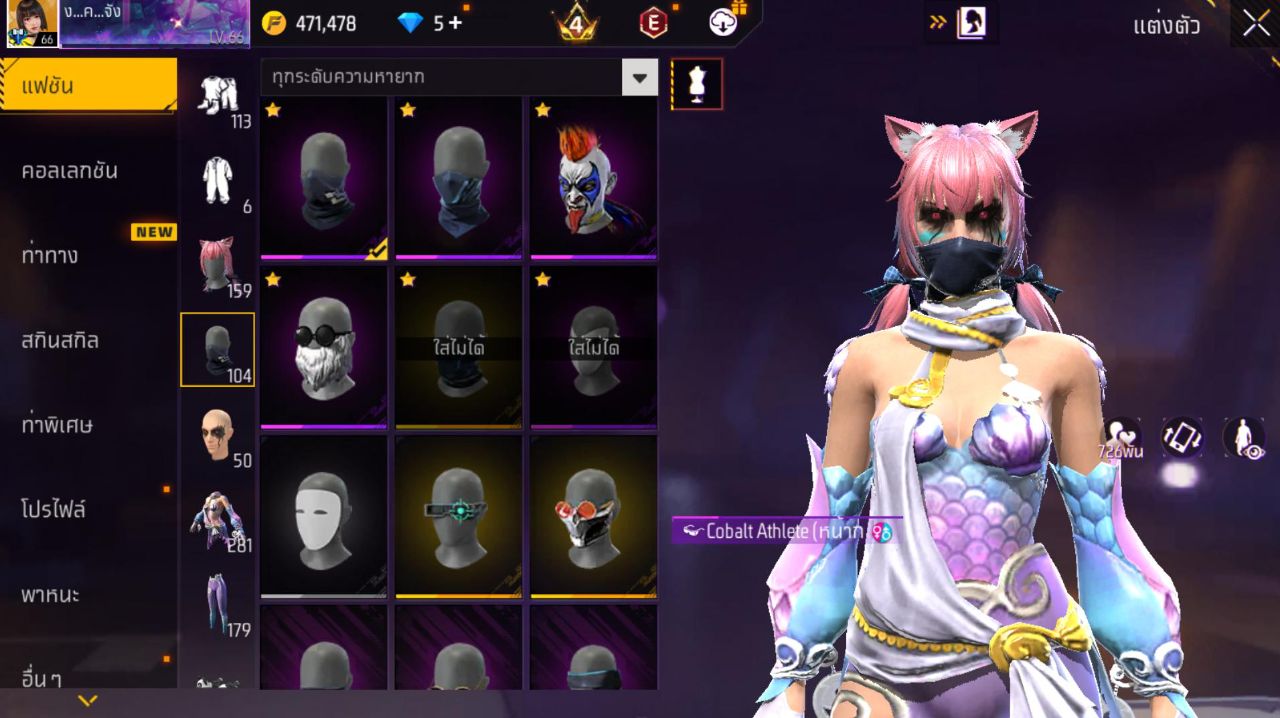1280x718 pixels.
Task: Switch to the แฟชัน tab
Action: [88, 86]
